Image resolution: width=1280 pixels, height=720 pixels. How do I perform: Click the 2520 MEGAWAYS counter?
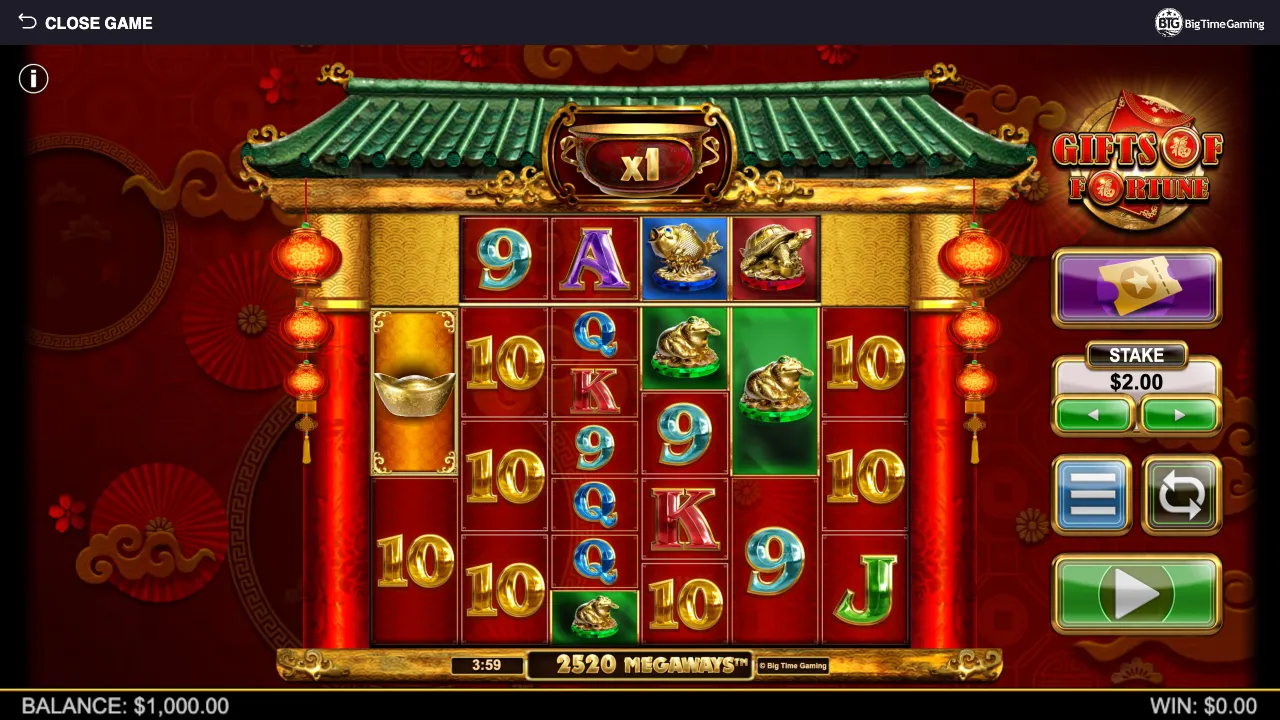[x=640, y=664]
